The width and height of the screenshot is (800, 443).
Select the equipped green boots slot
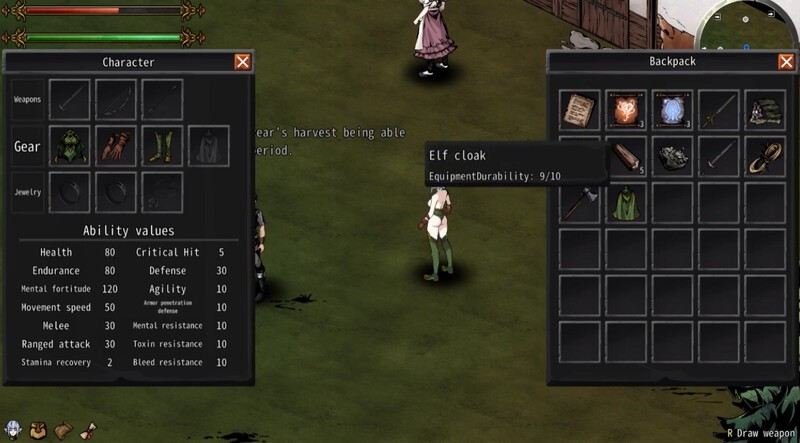click(x=162, y=146)
